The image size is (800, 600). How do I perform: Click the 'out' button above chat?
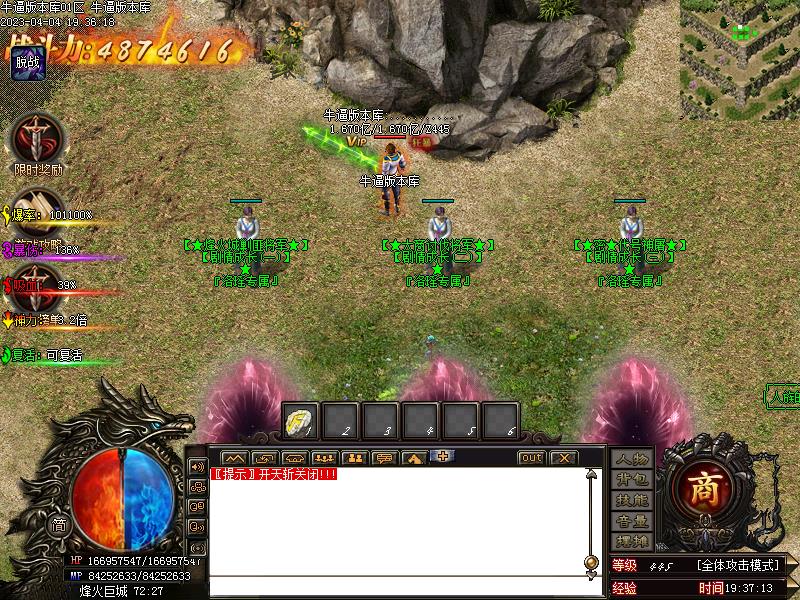[531, 458]
